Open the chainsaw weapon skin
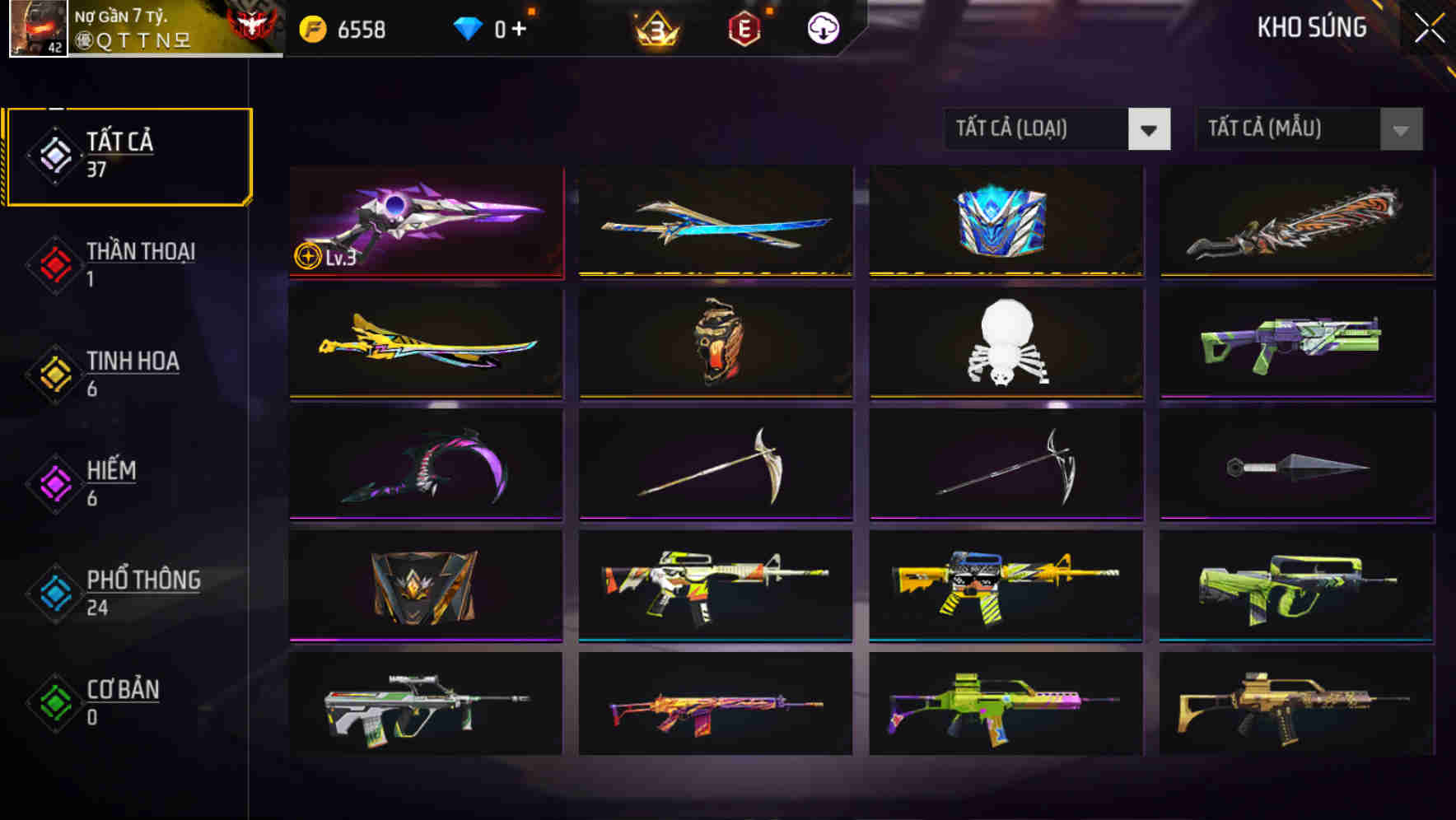1456x820 pixels. (1297, 222)
